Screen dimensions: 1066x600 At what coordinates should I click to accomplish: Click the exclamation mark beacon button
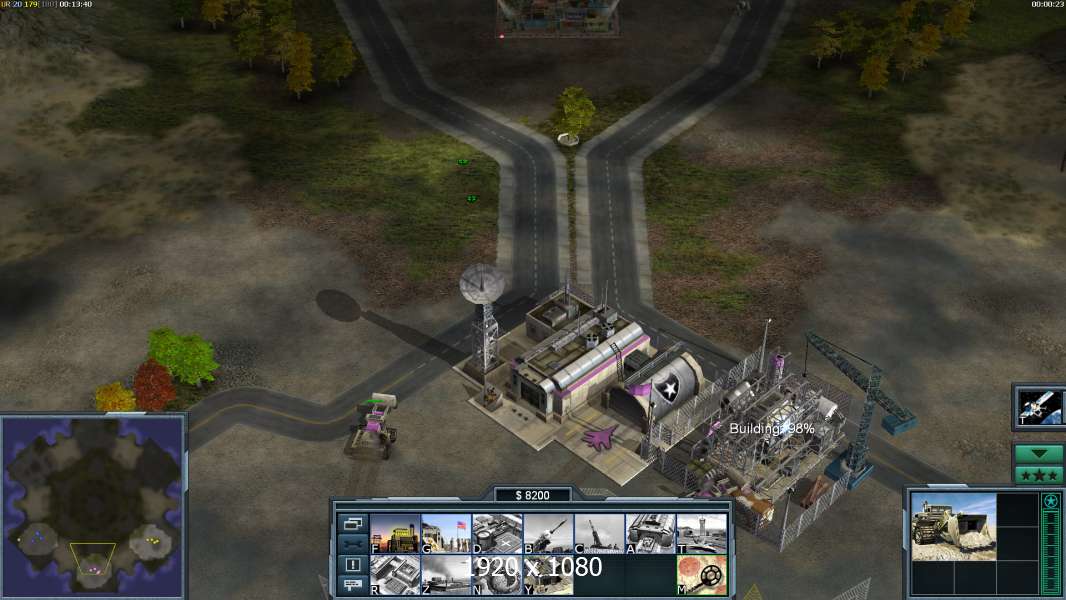pyautogui.click(x=352, y=564)
